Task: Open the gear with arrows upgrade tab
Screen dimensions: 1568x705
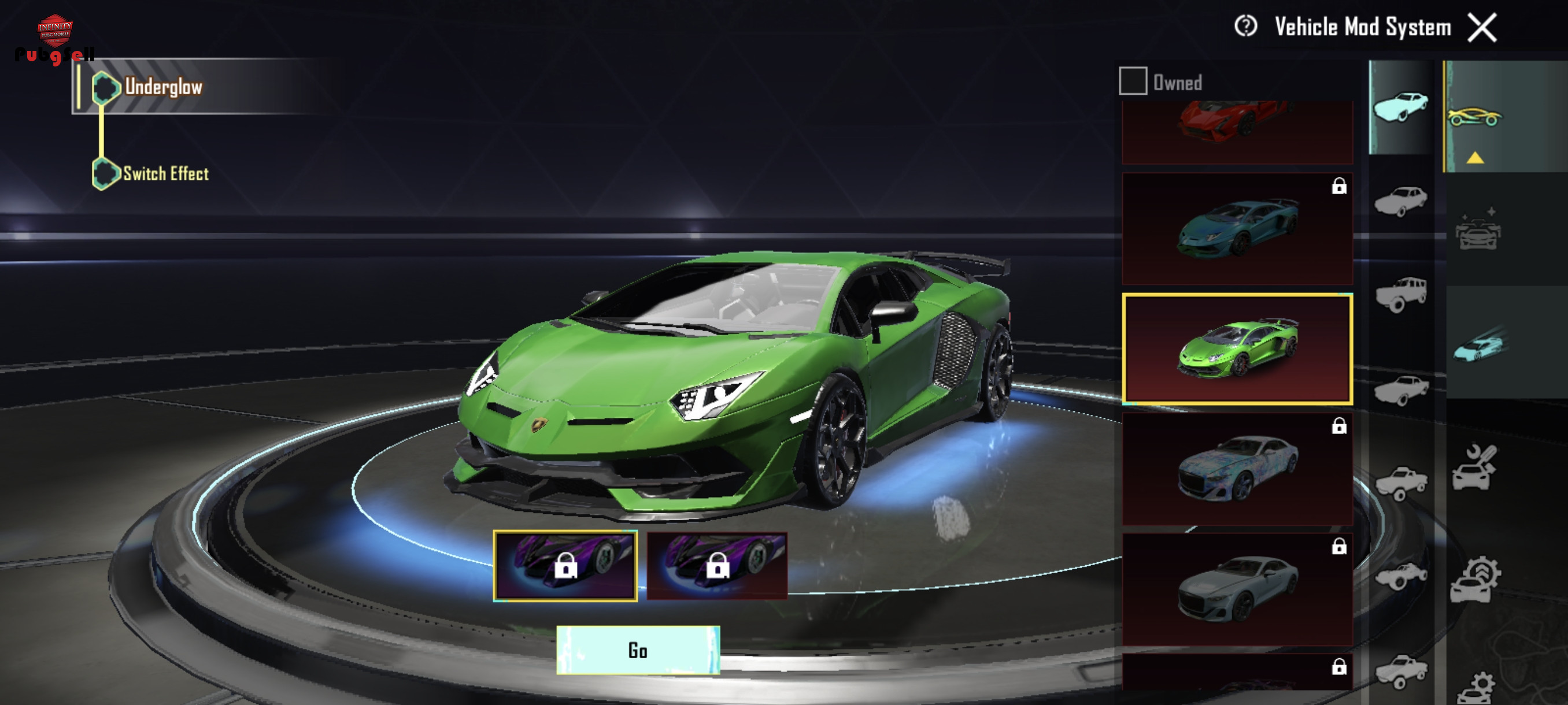Action: (x=1474, y=580)
